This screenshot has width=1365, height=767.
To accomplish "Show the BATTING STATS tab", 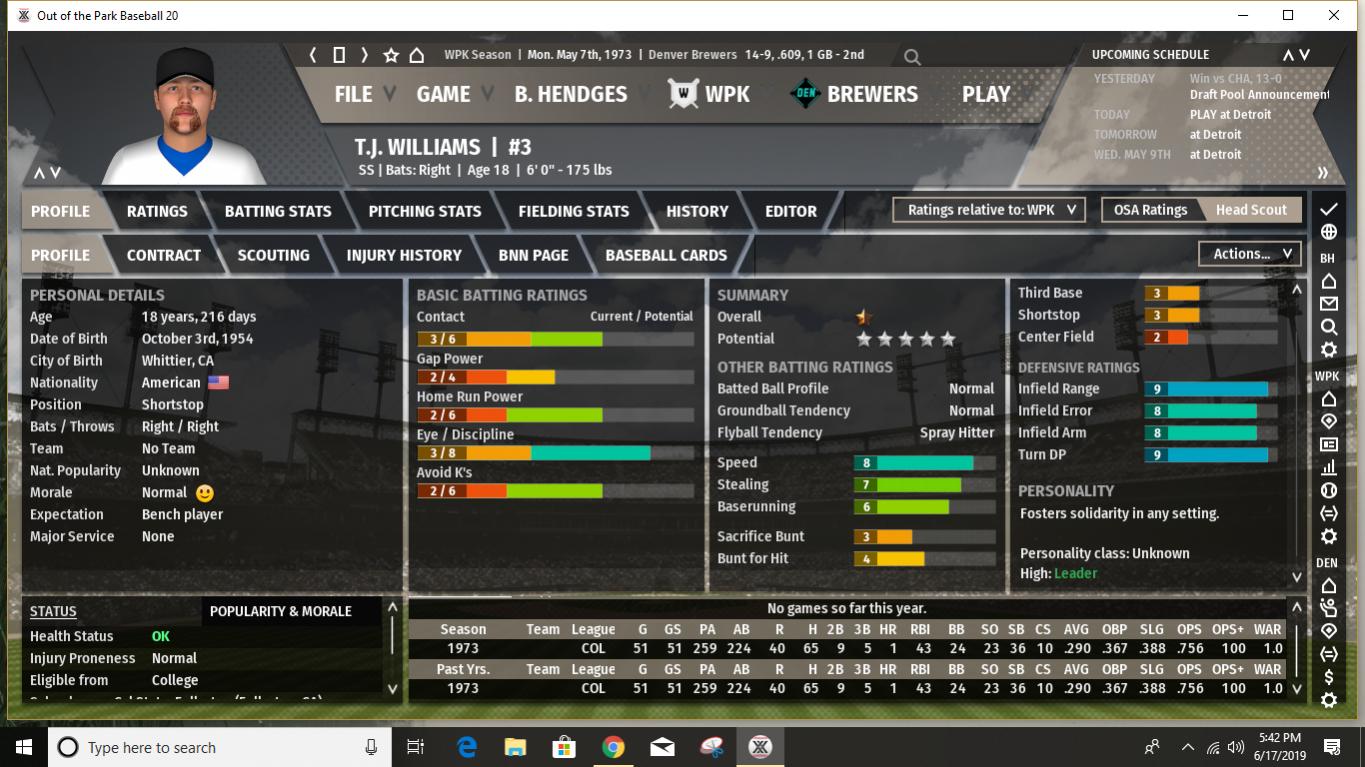I will tap(278, 211).
